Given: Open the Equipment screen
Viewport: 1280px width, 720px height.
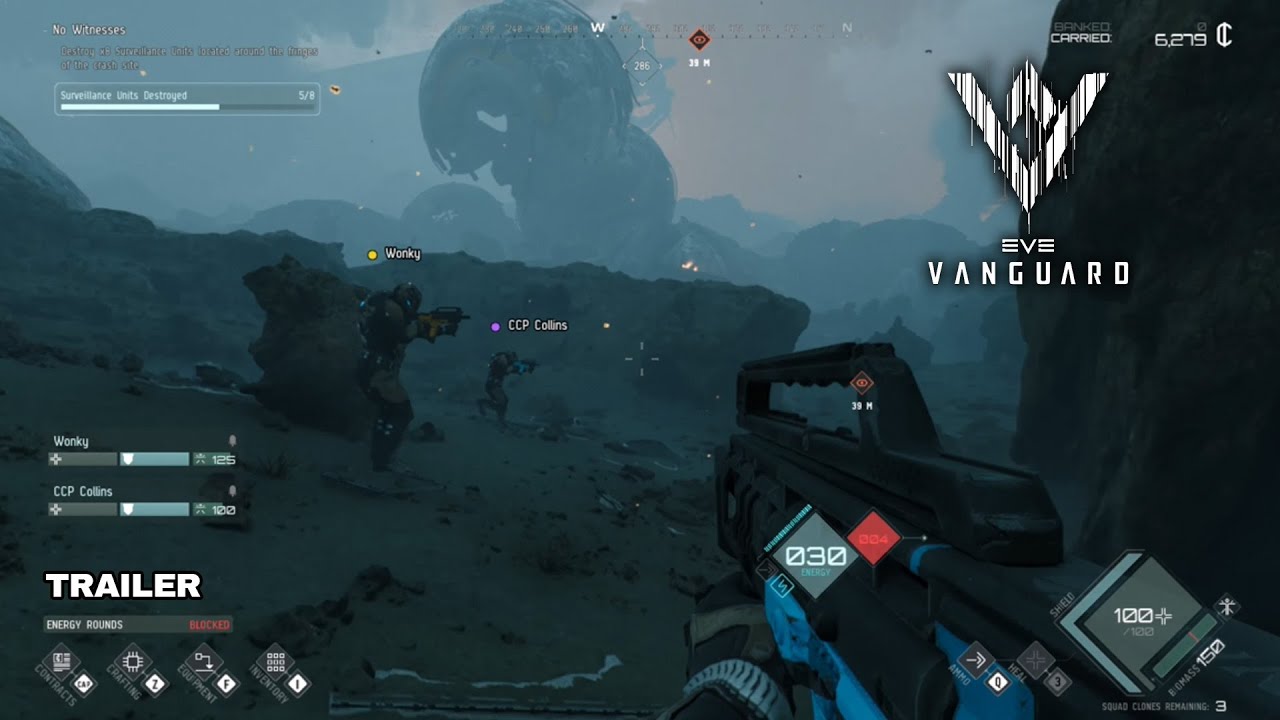Looking at the screenshot, I should (x=204, y=662).
